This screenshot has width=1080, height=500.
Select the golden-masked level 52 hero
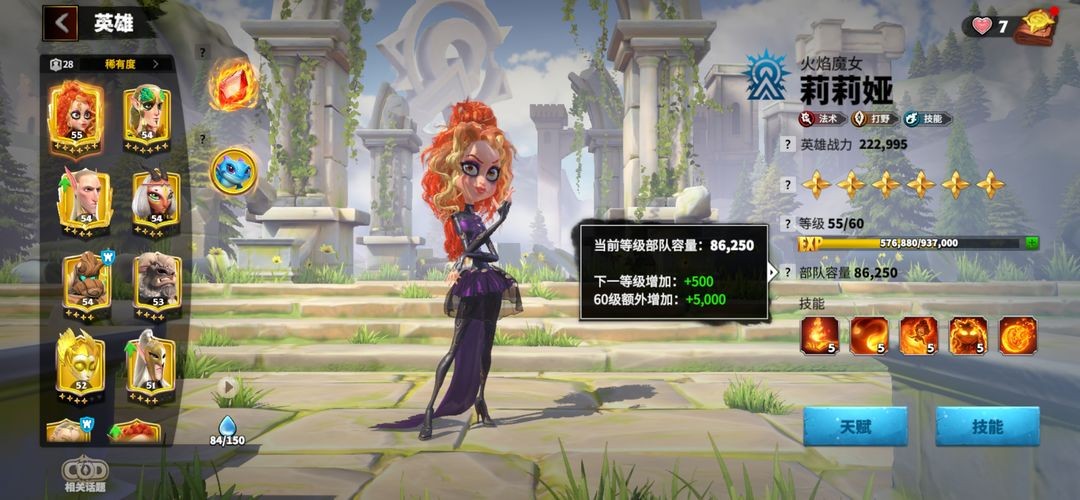click(x=78, y=362)
